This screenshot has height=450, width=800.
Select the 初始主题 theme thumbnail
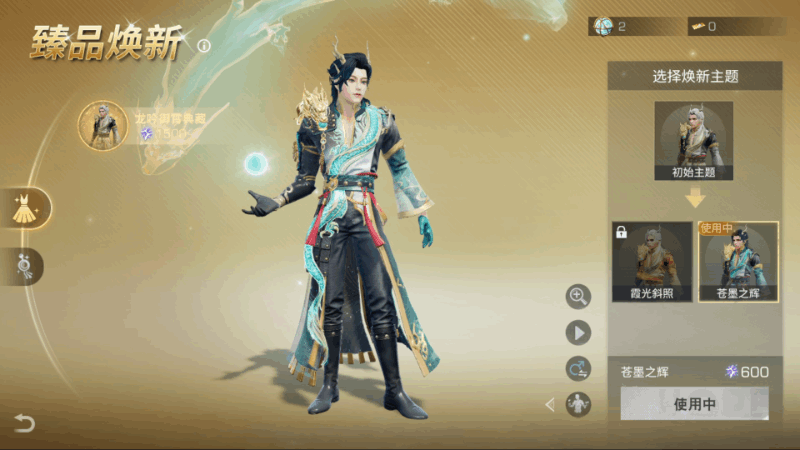point(693,141)
